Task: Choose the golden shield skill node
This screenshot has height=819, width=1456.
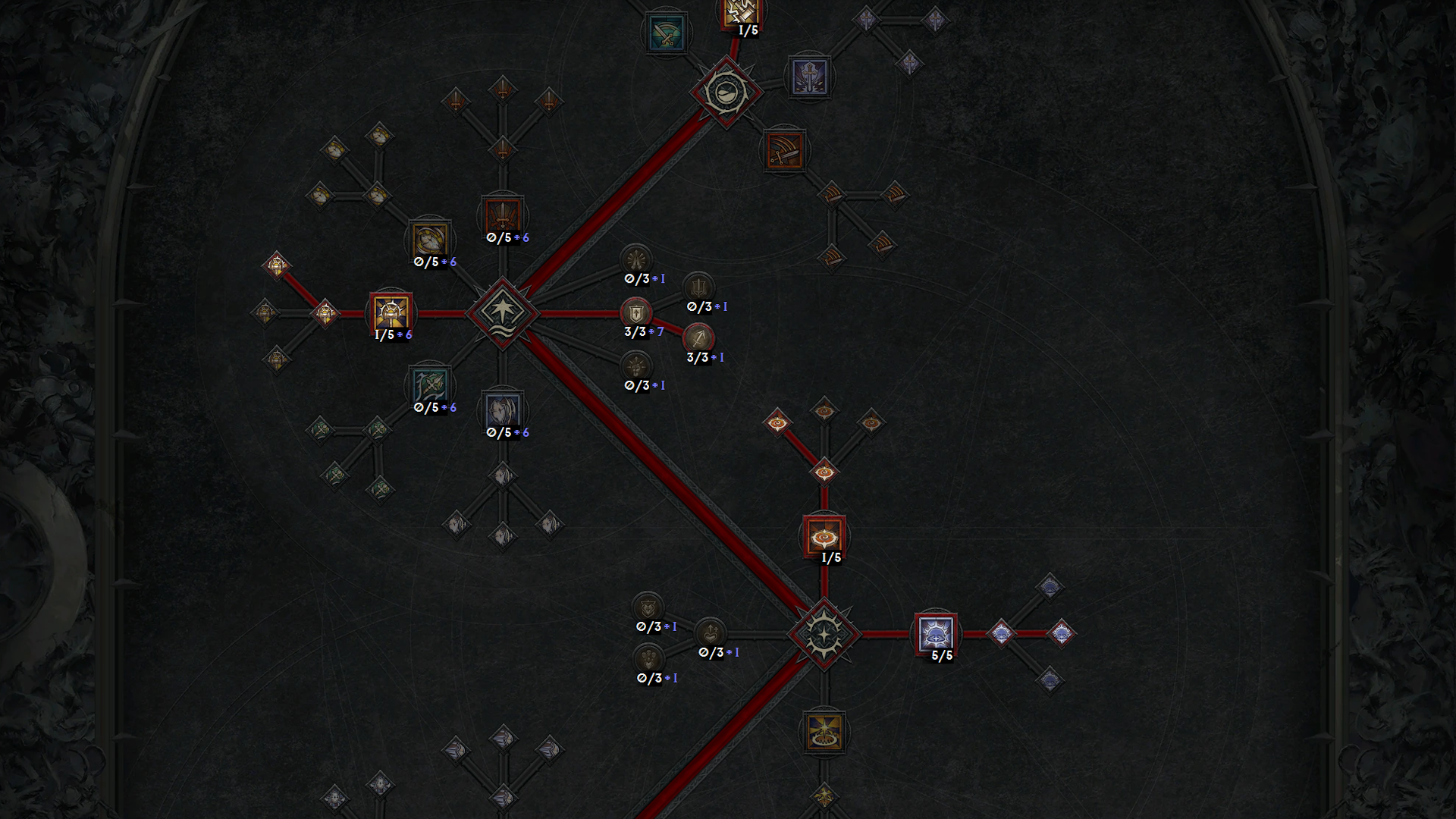Action: pos(430,240)
